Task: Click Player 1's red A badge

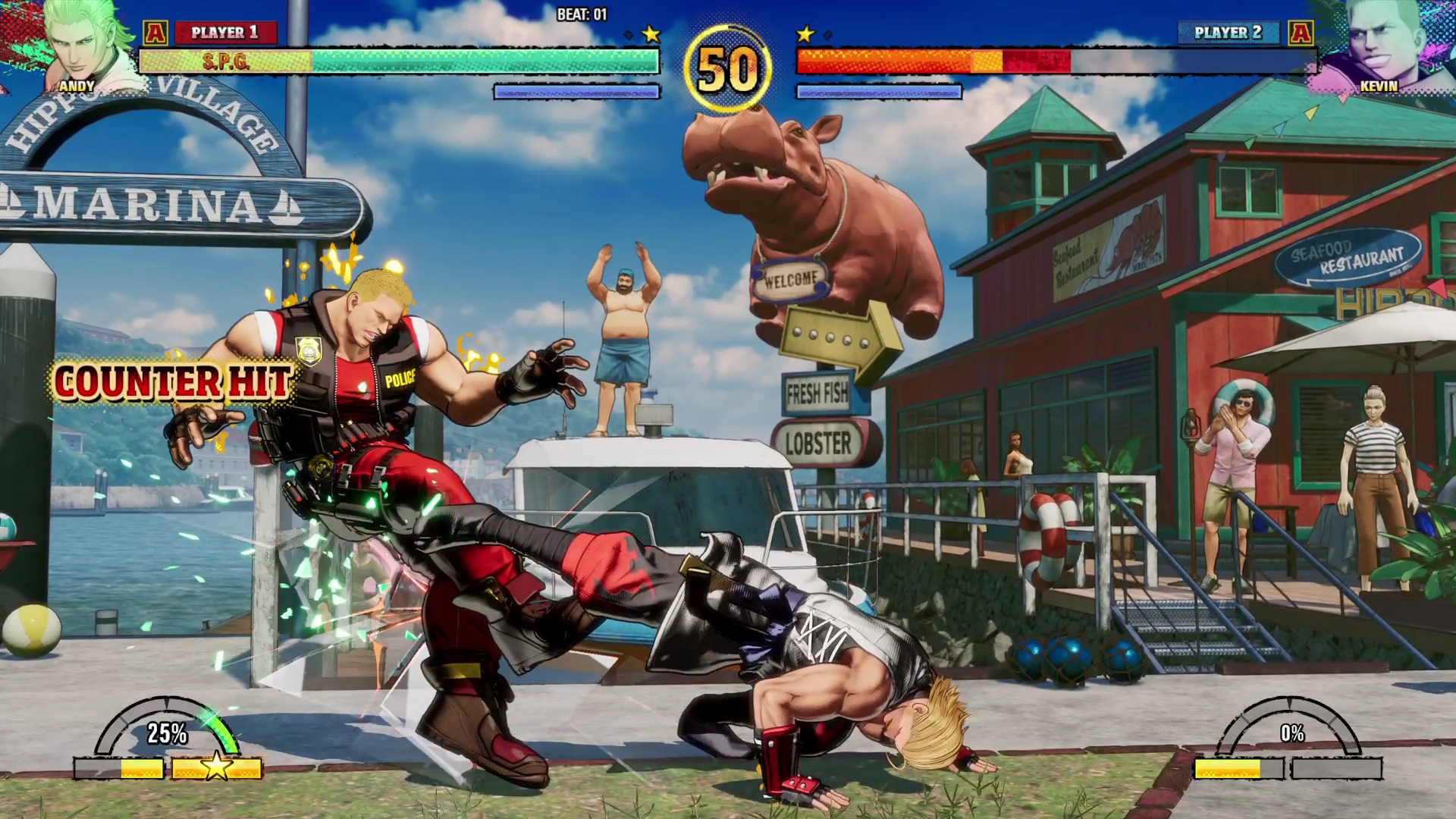Action: (x=155, y=33)
